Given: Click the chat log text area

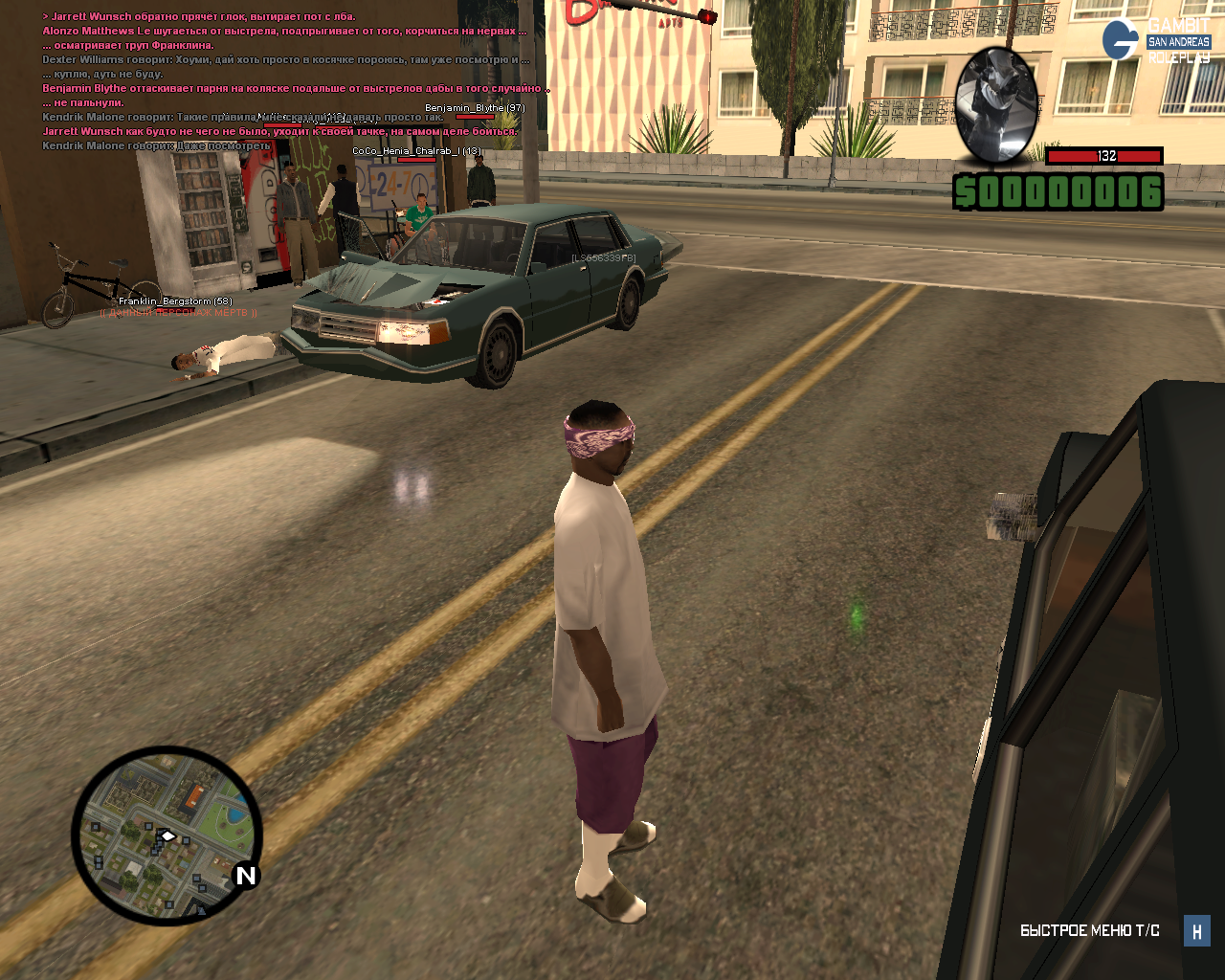Looking at the screenshot, I should (x=287, y=81).
